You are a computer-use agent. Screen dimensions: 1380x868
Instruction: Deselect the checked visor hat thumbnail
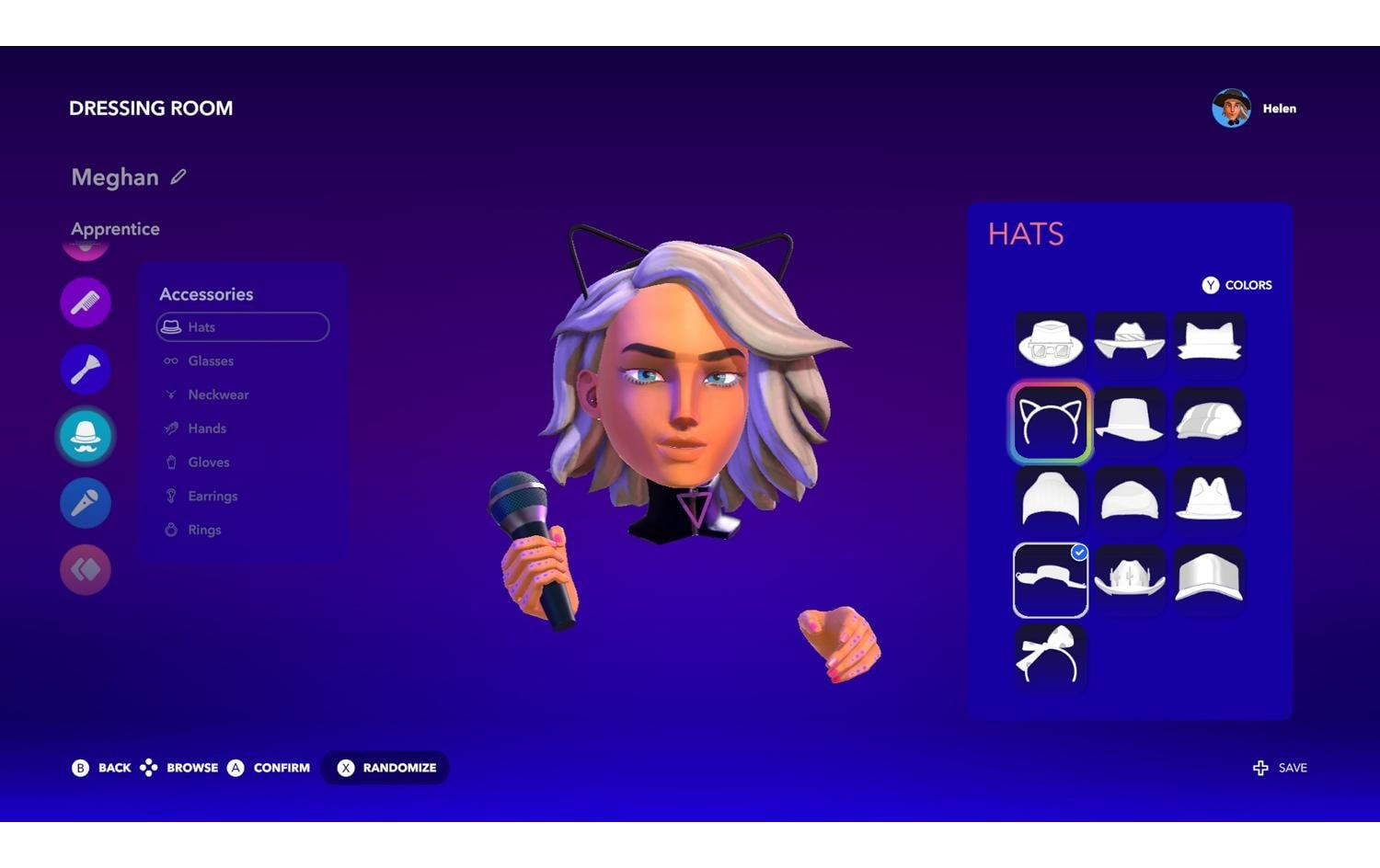point(1050,578)
